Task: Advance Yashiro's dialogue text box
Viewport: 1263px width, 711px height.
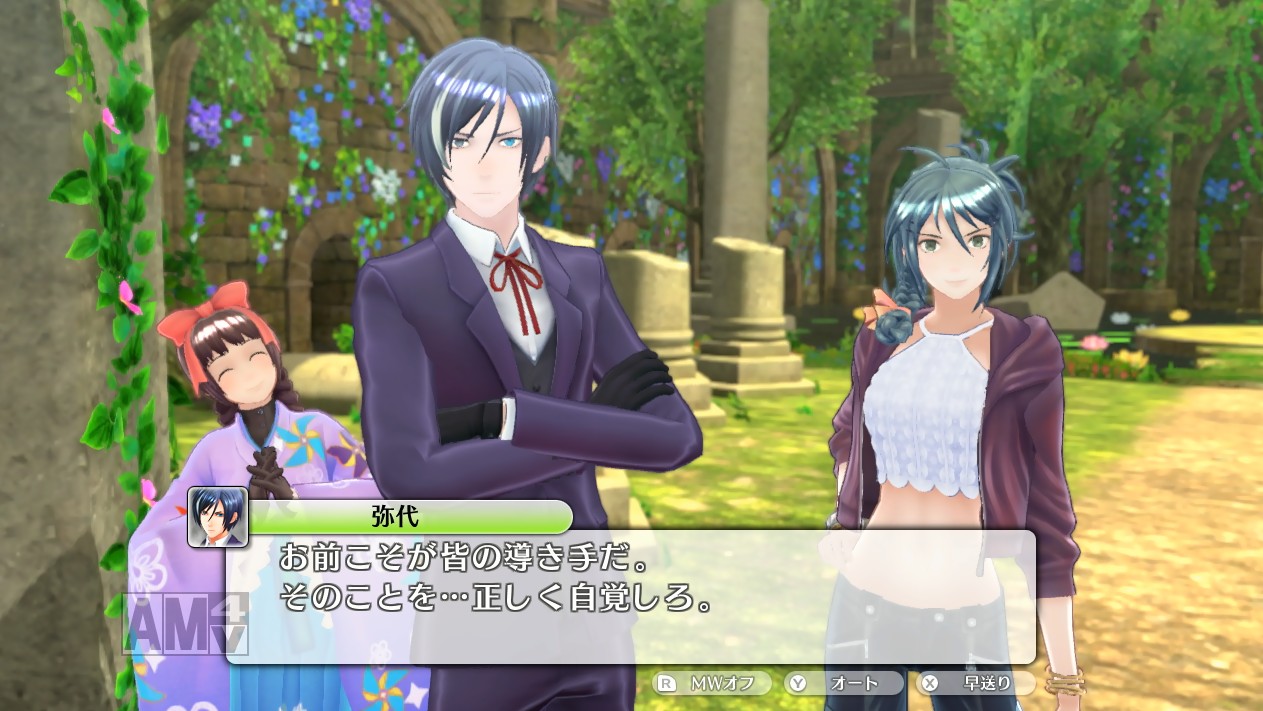Action: 630,595
